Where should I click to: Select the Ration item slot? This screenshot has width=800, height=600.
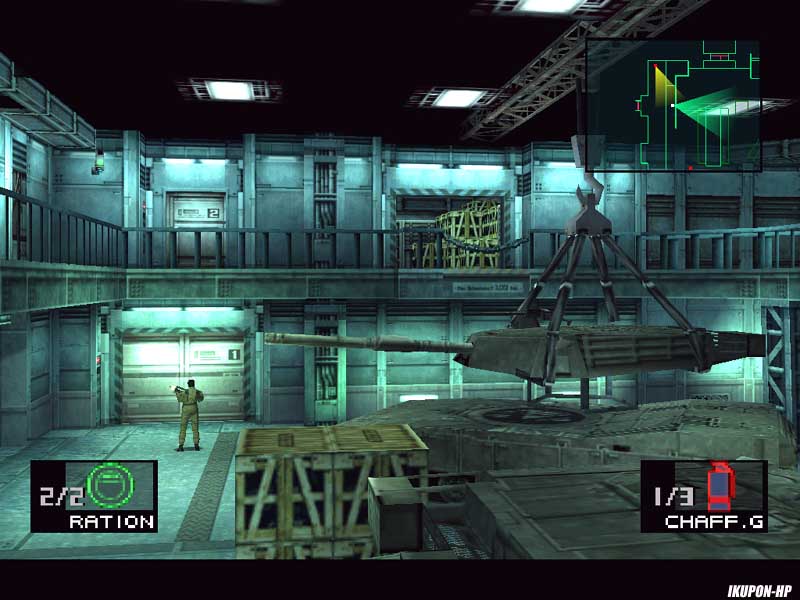coord(94,496)
